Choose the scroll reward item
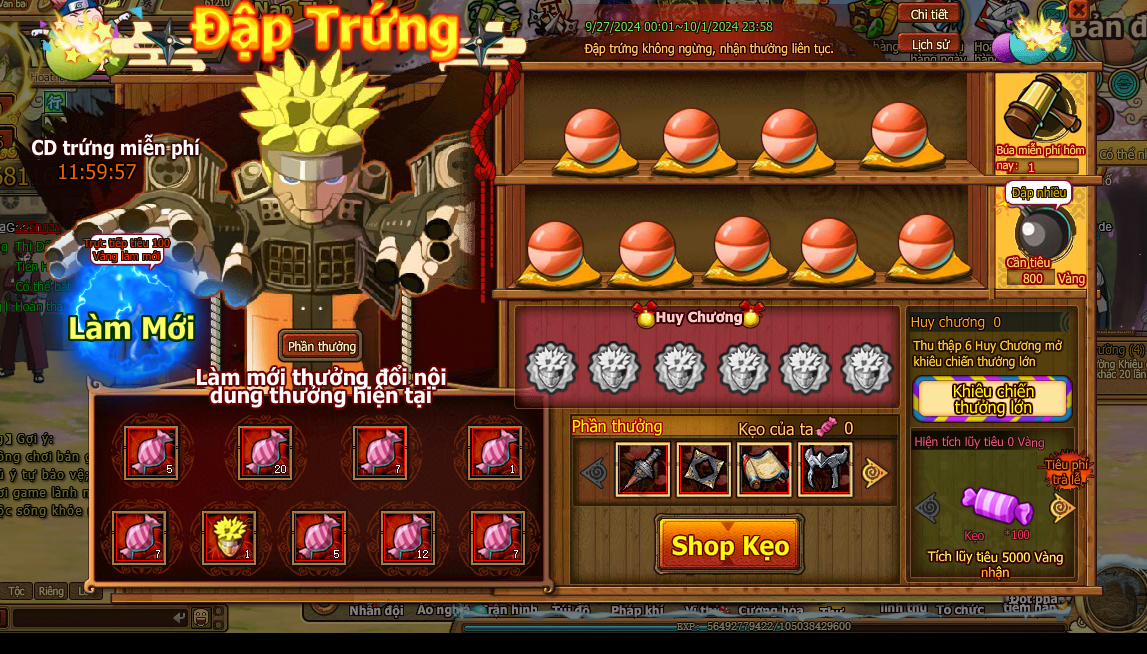Viewport: 1147px width, 654px height. pos(764,470)
